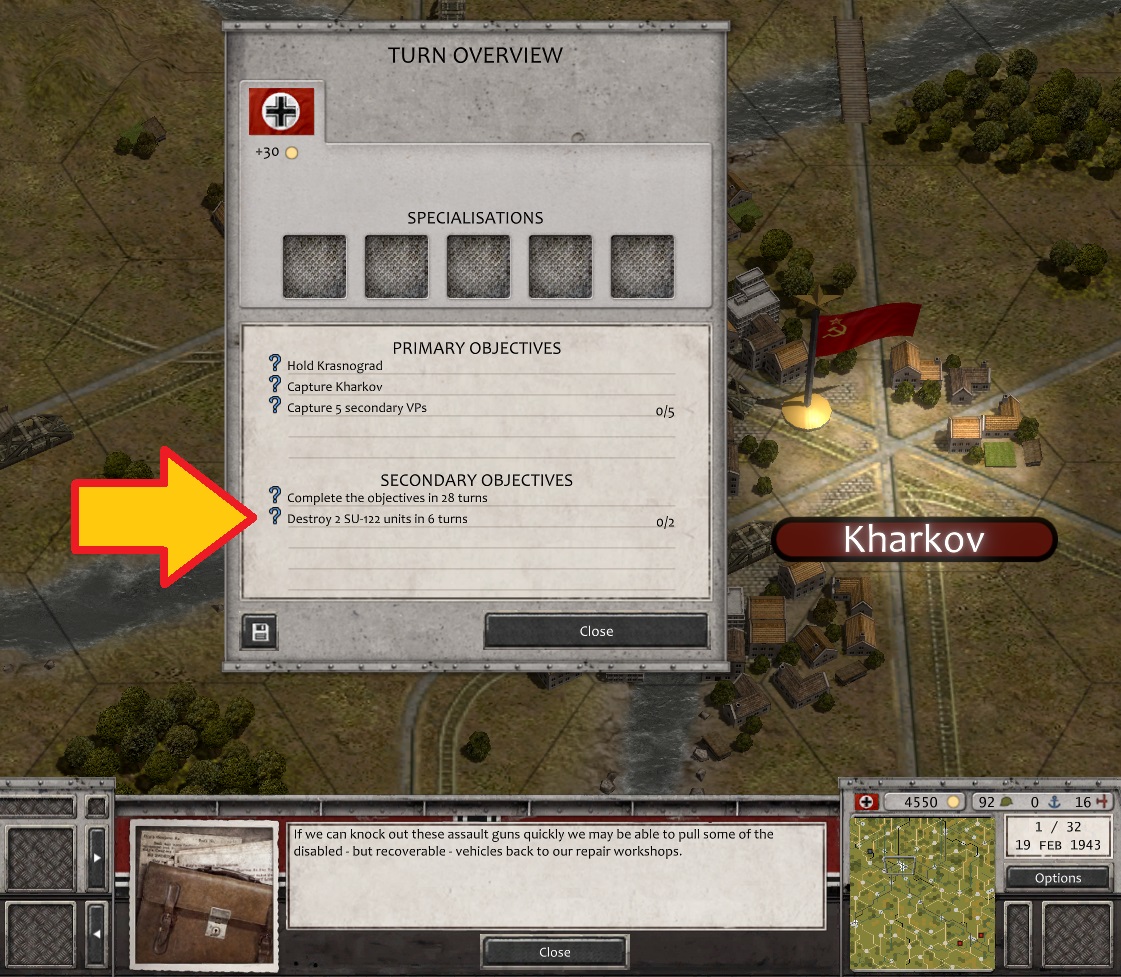Show help for Destroy 2 SU-122 units objective

click(276, 517)
